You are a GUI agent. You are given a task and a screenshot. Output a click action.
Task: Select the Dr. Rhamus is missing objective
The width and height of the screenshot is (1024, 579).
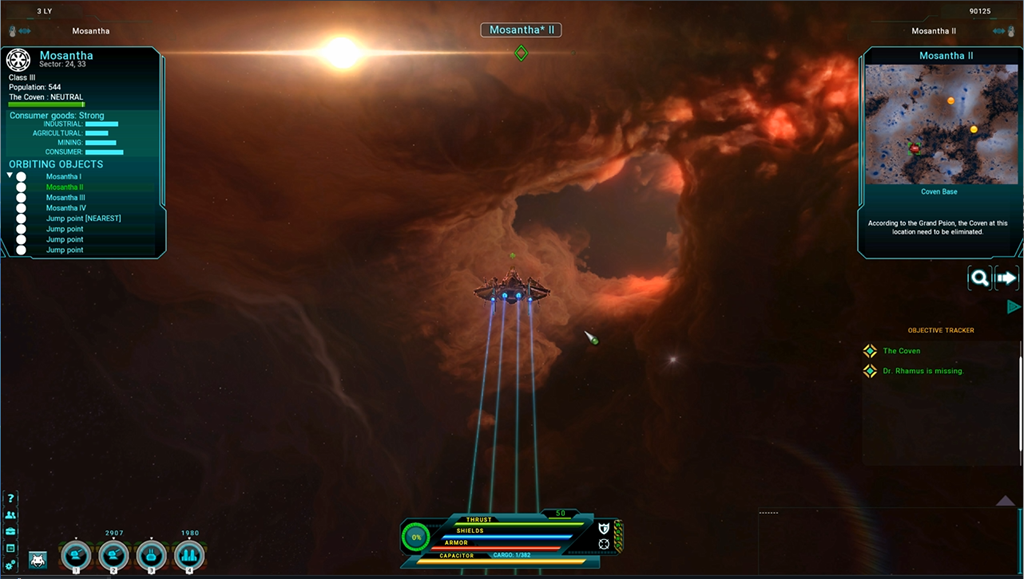point(922,371)
